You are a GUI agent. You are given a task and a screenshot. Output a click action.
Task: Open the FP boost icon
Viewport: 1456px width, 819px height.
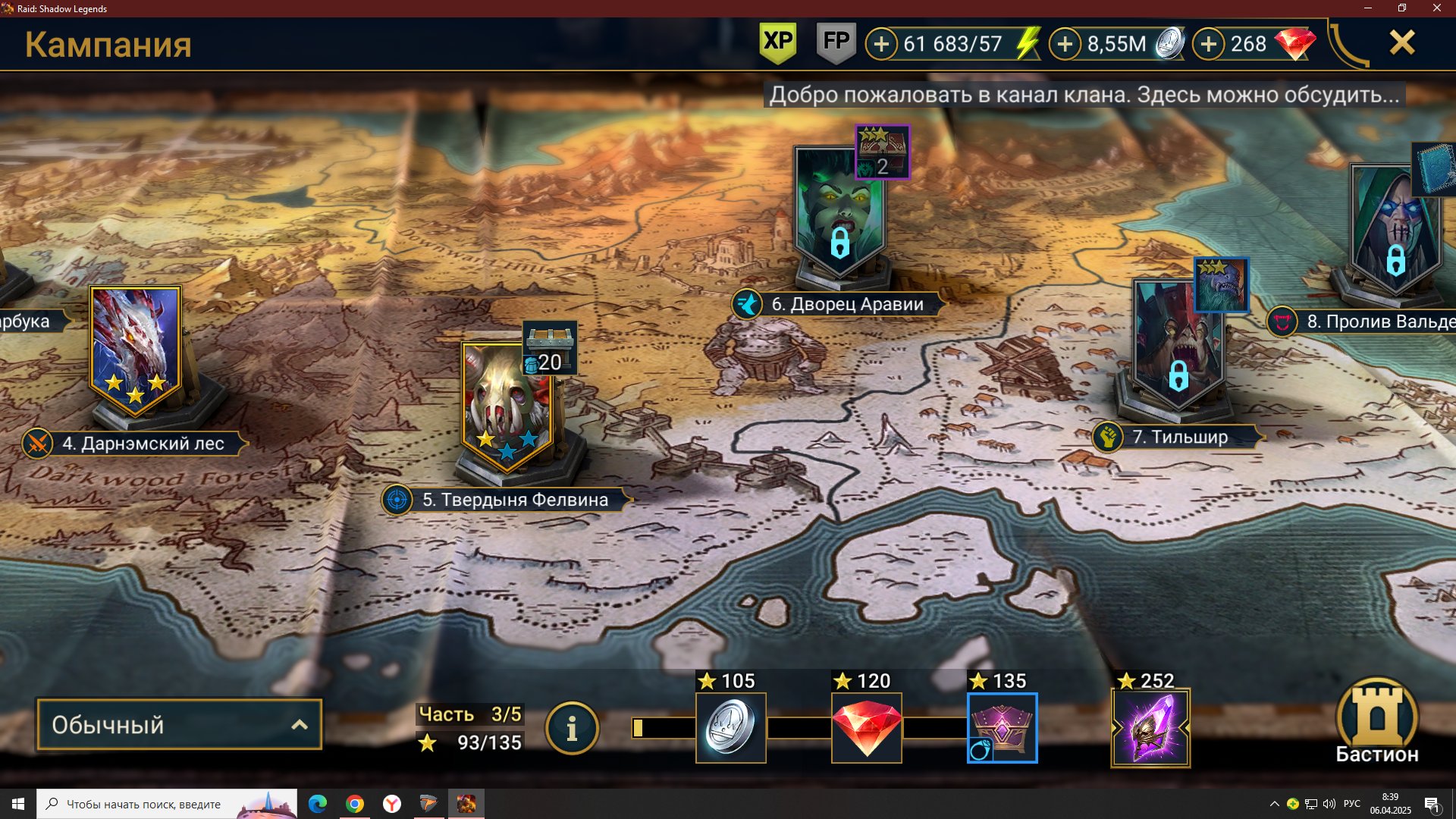[836, 42]
